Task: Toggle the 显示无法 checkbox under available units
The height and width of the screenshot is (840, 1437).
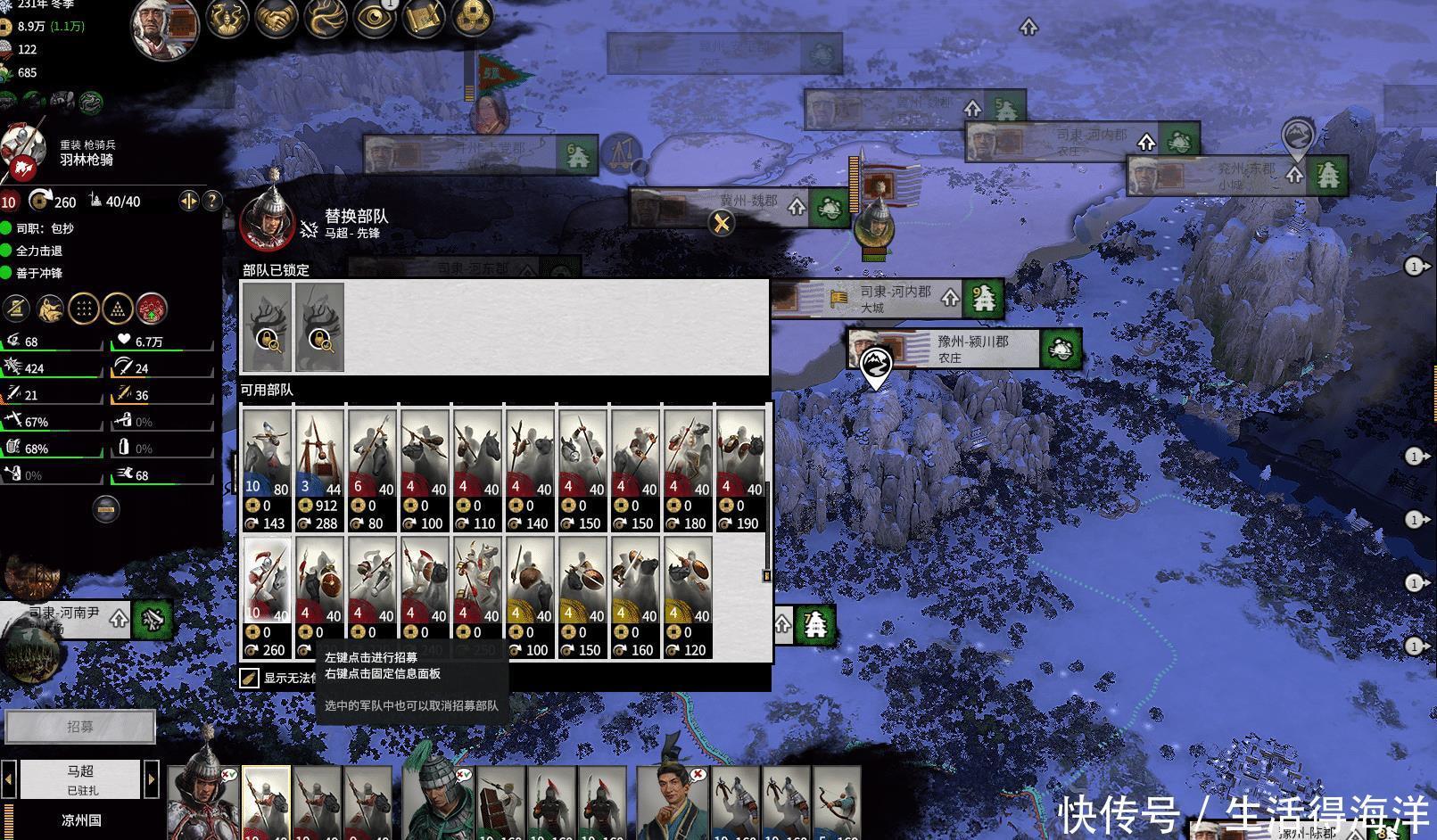Action: click(249, 677)
